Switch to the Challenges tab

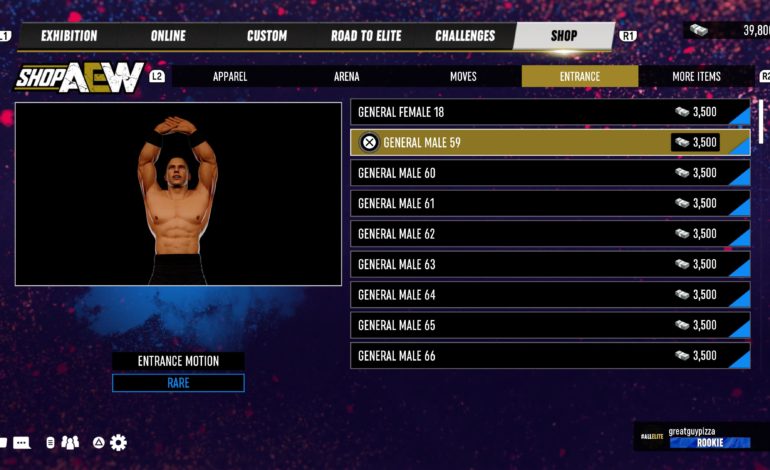pyautogui.click(x=465, y=36)
